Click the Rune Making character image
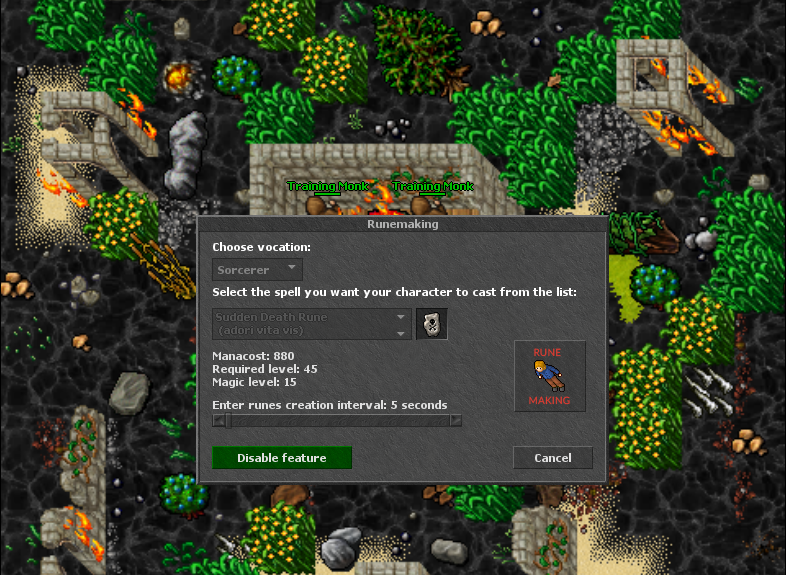Viewport: 786px width, 575px height. [x=550, y=376]
